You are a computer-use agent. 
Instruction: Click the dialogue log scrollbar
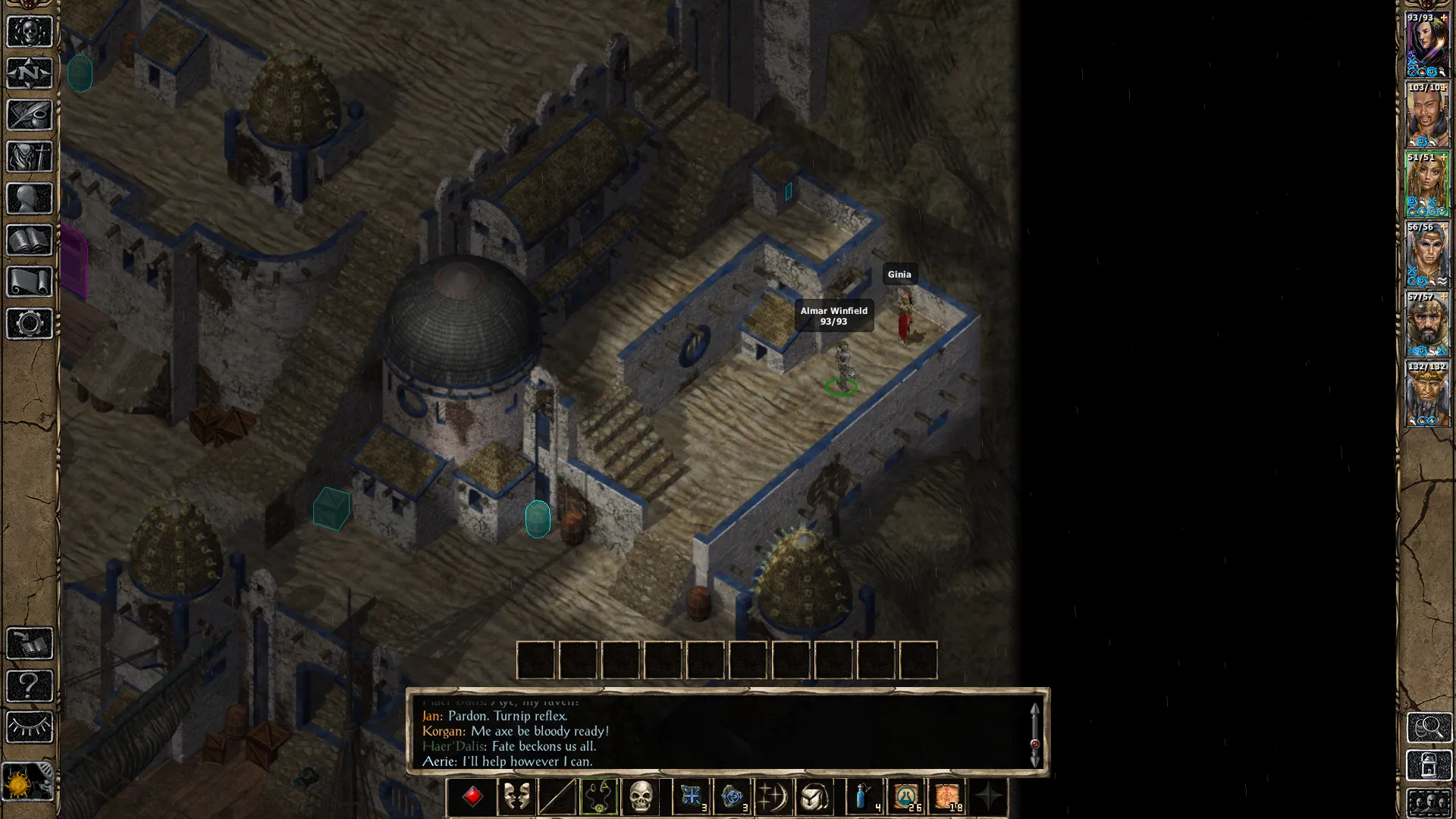click(1034, 736)
